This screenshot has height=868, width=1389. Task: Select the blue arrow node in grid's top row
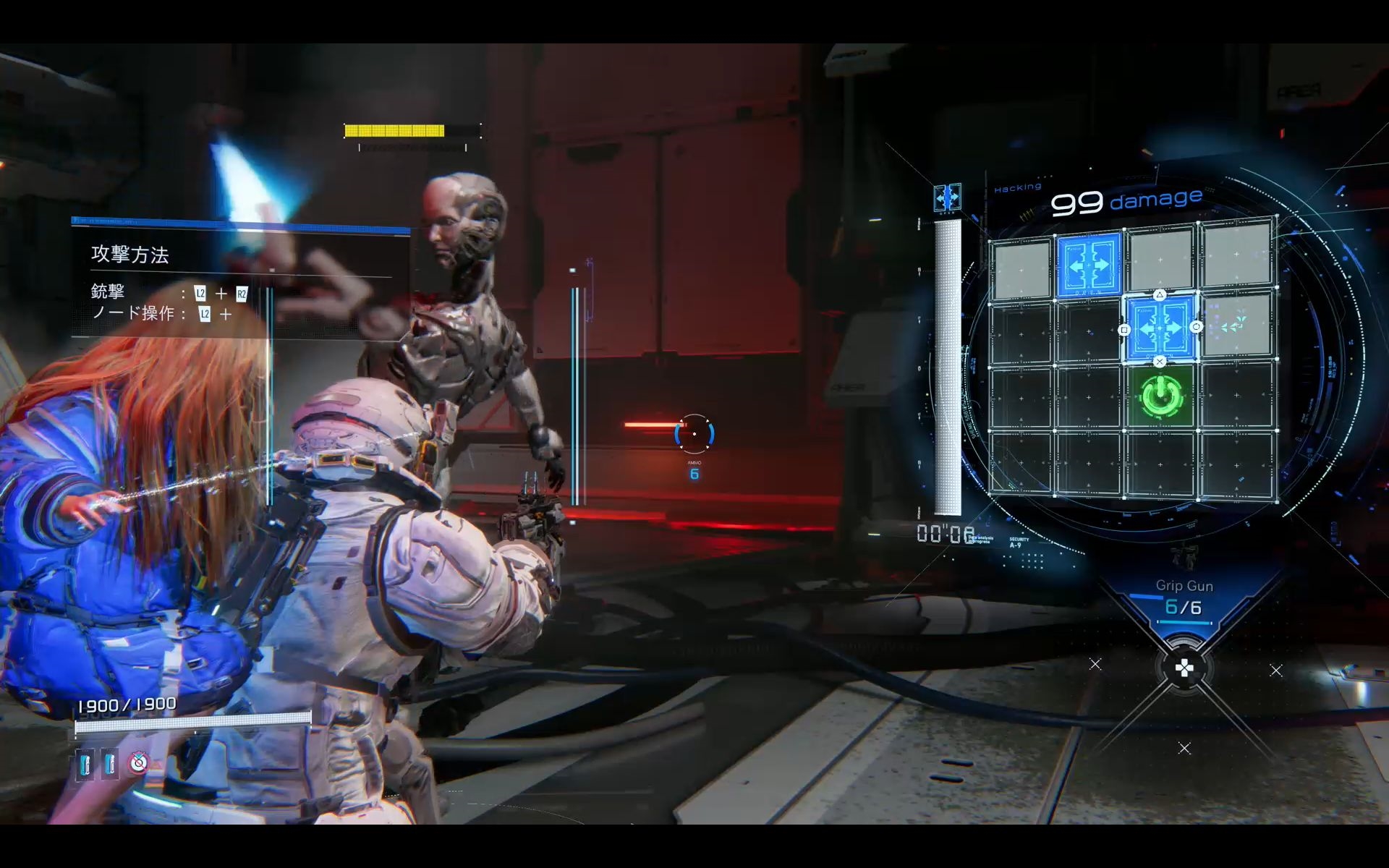tap(1089, 264)
